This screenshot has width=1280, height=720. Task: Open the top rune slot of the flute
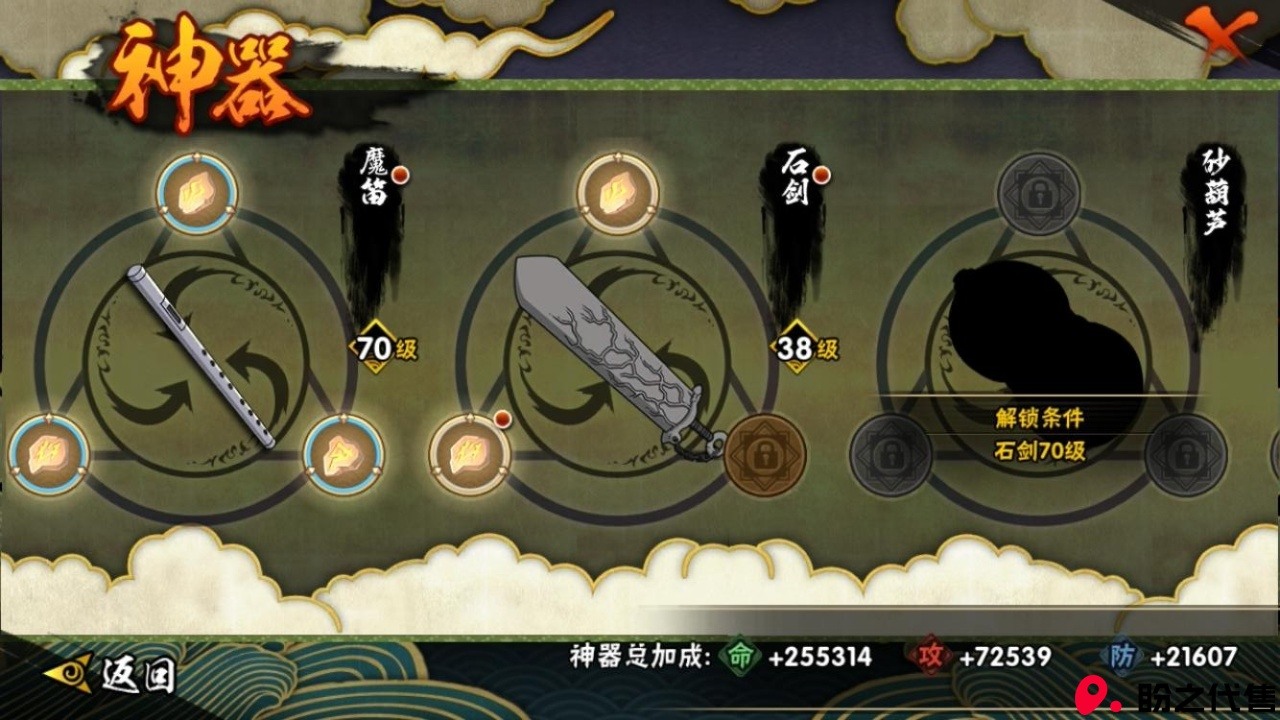[x=197, y=193]
